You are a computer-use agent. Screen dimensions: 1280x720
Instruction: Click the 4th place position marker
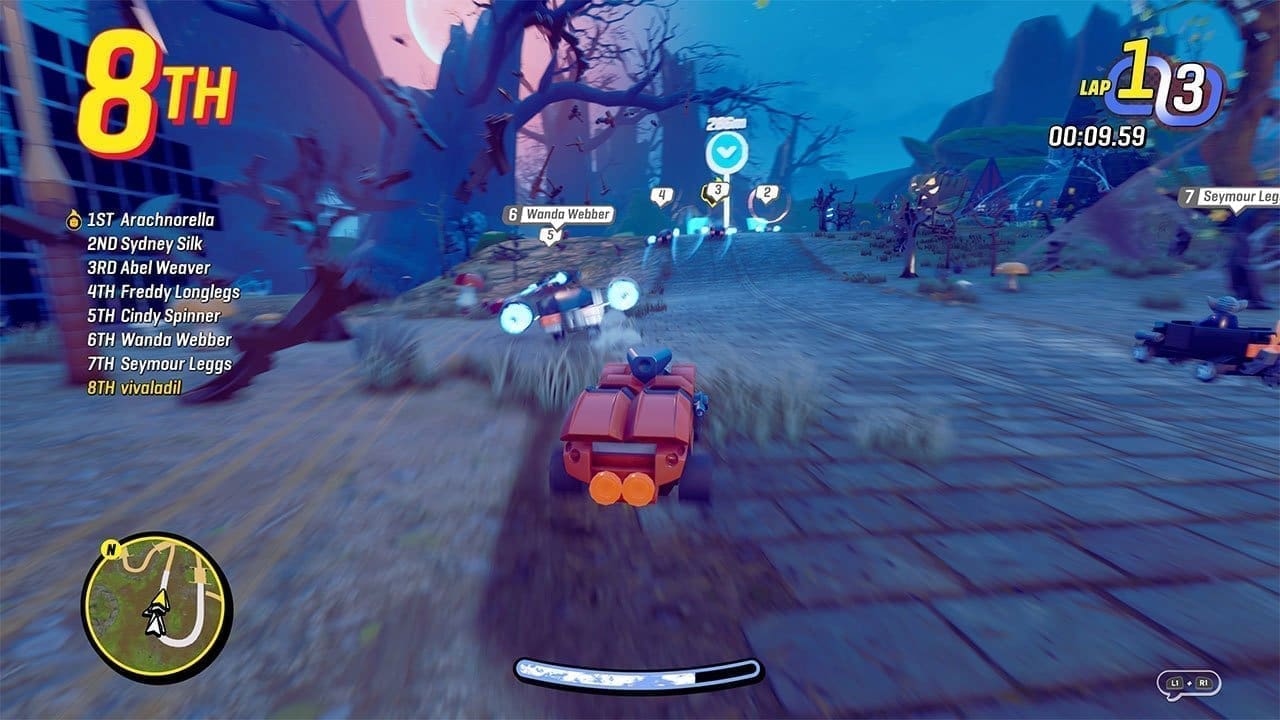[x=661, y=195]
